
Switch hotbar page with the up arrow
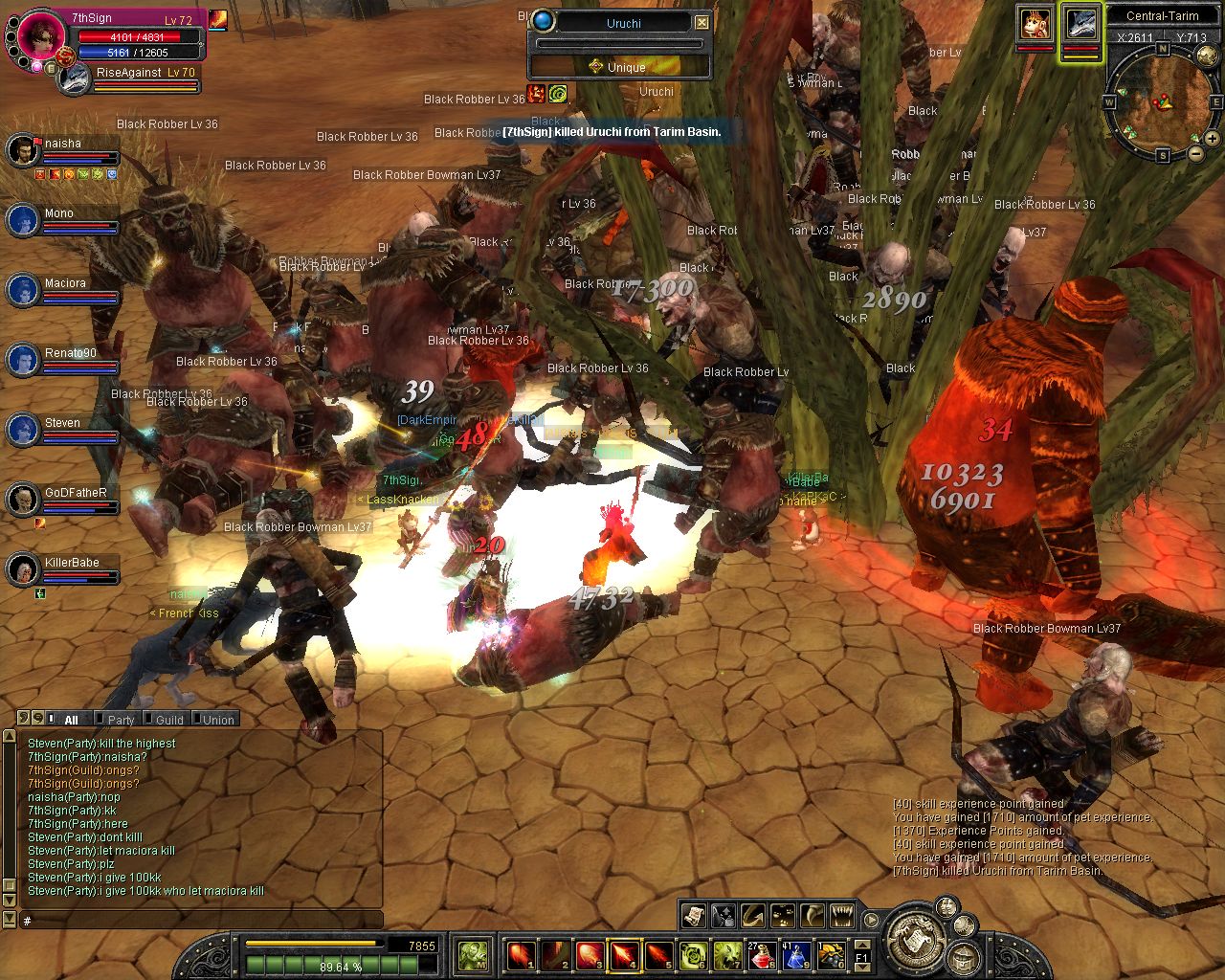(x=862, y=945)
